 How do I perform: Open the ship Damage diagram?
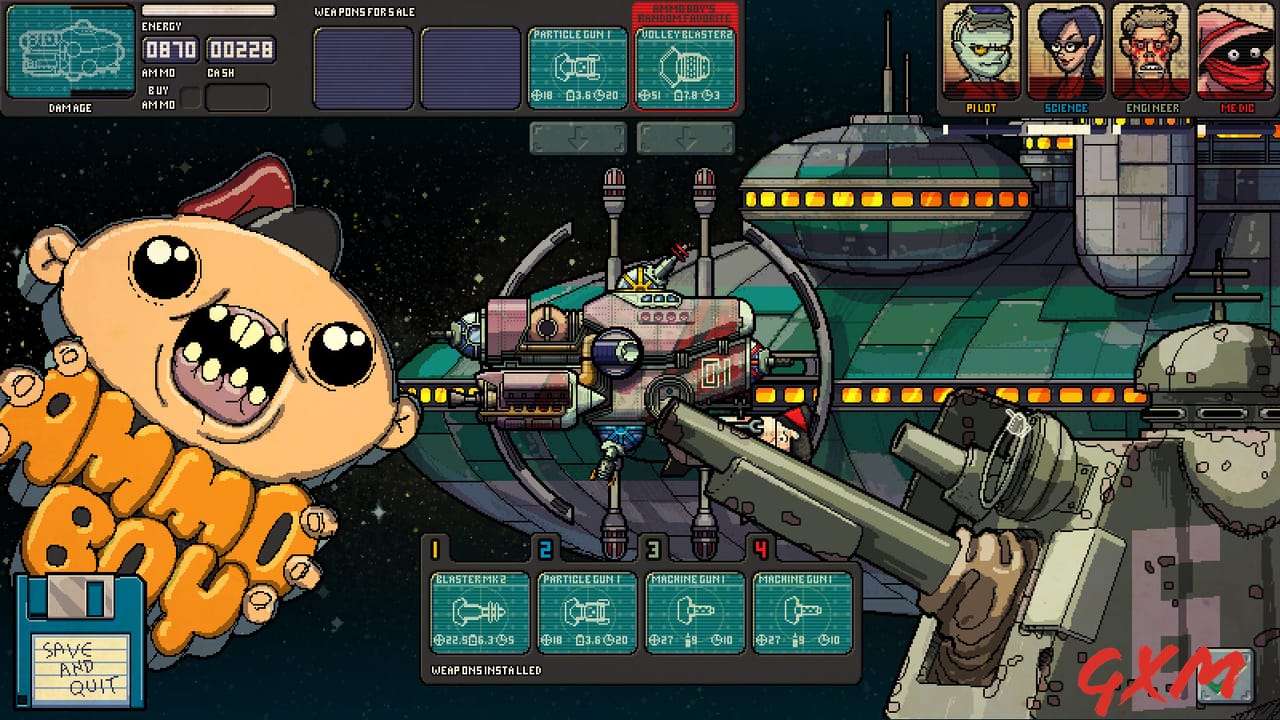[x=70, y=52]
